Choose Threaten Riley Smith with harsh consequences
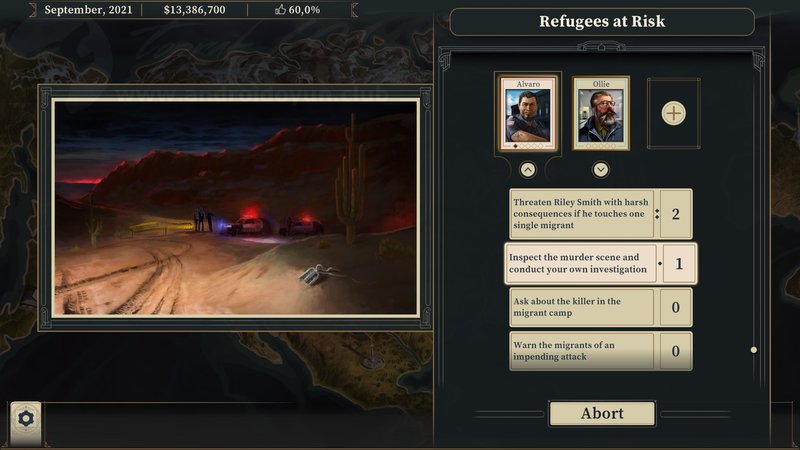800x450 pixels. point(582,213)
